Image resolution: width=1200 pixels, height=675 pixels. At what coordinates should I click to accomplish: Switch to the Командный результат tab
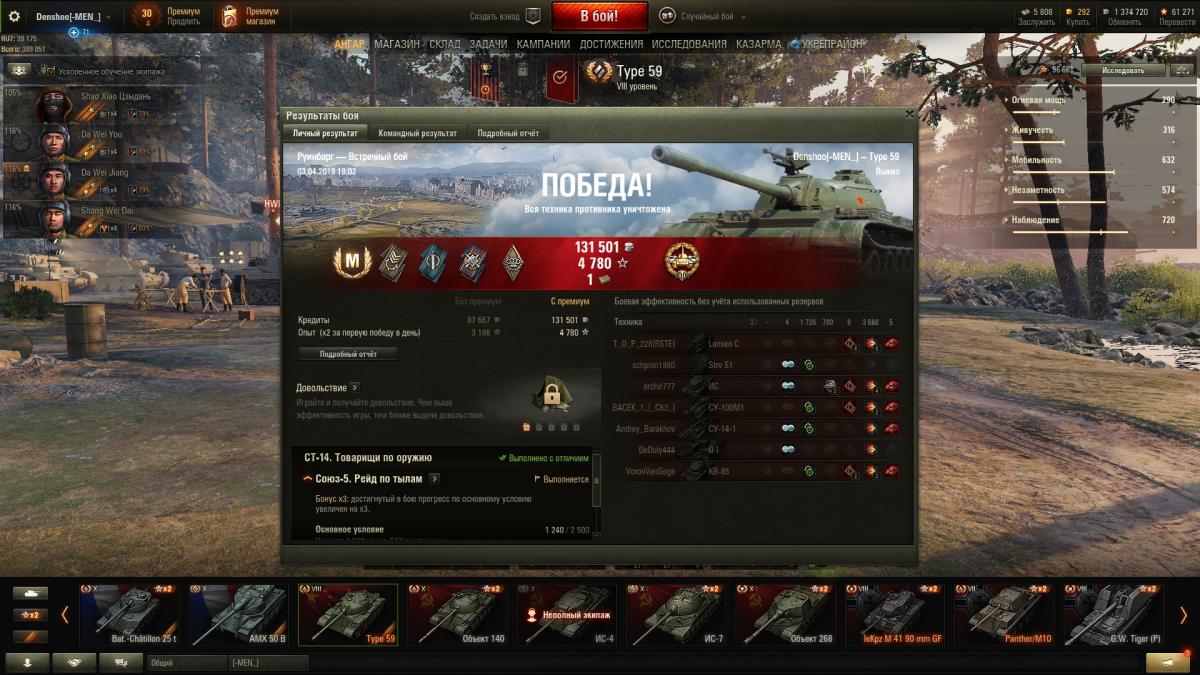click(x=417, y=133)
